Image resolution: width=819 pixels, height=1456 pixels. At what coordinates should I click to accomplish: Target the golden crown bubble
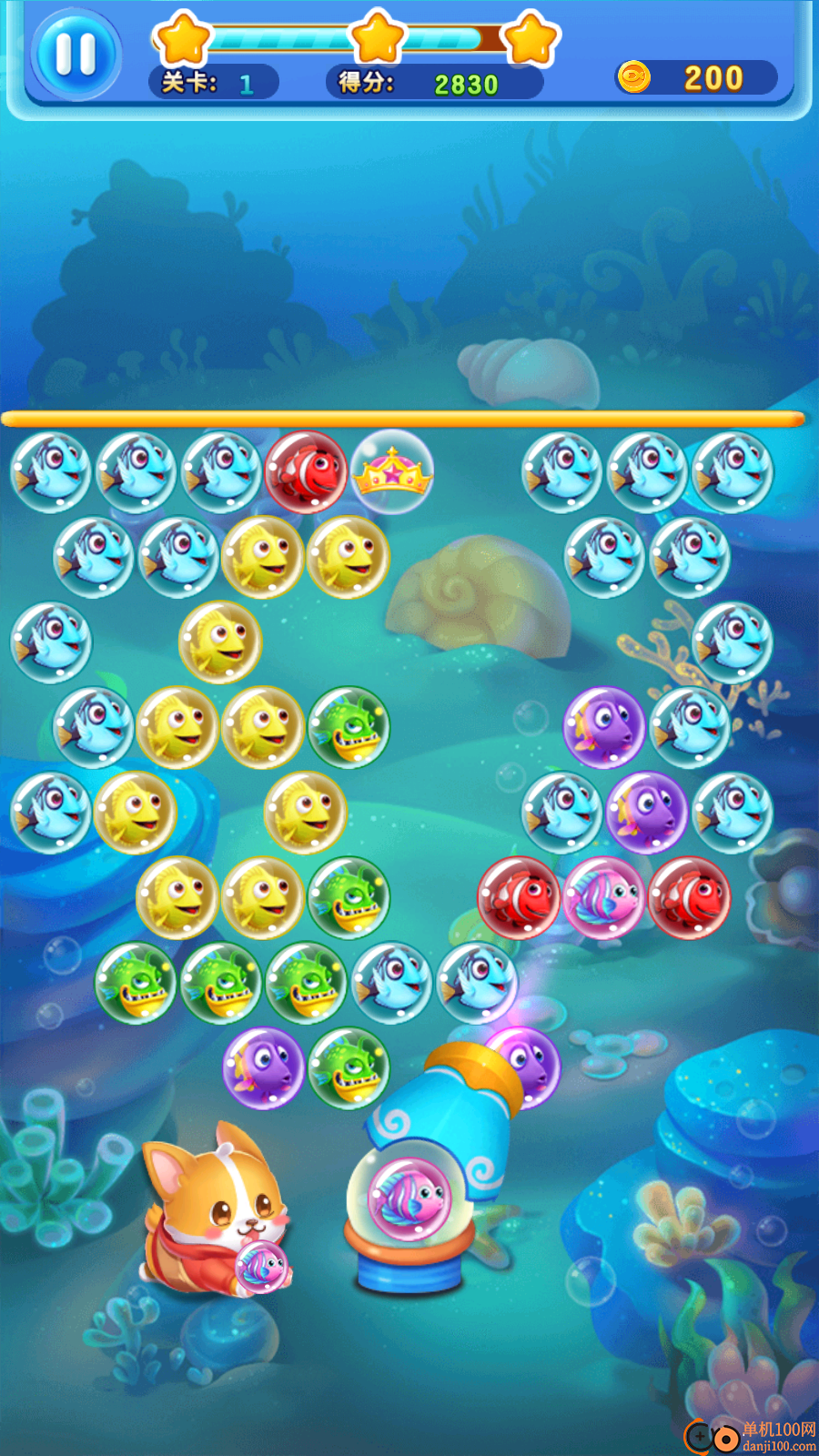392,471
